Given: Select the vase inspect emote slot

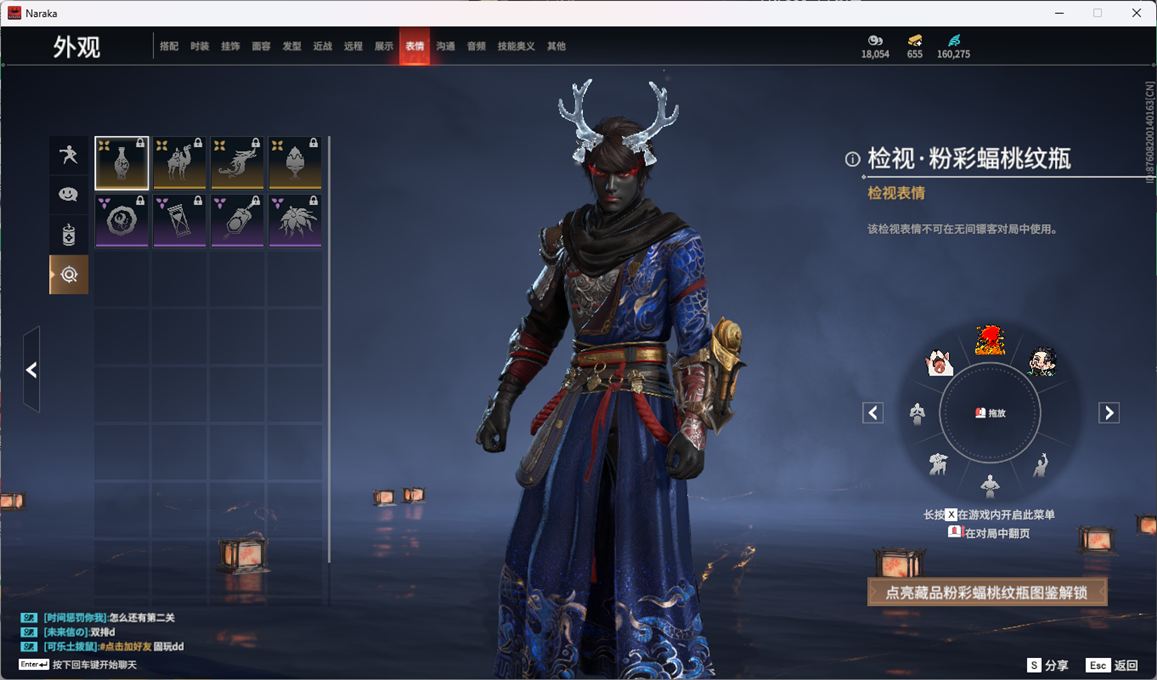Looking at the screenshot, I should [122, 163].
